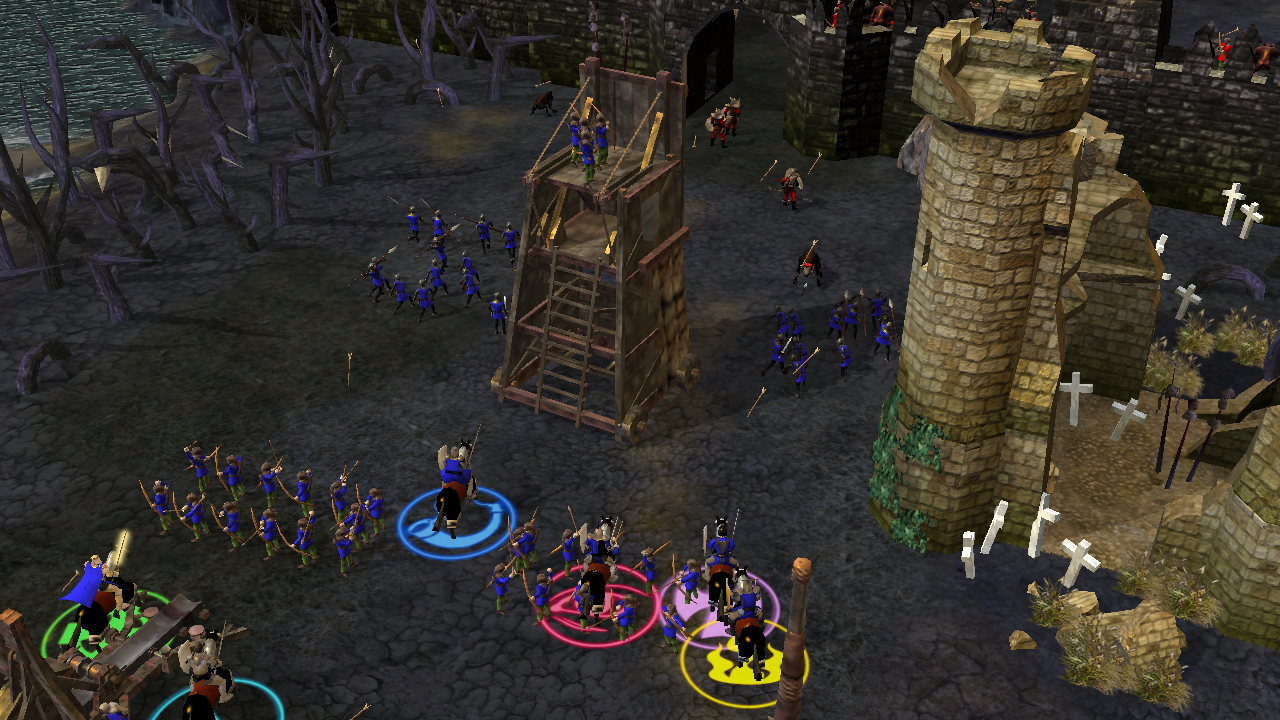Select the mounted unit in the magenta ring
Image resolution: width=1280 pixels, height=720 pixels.
[x=598, y=568]
